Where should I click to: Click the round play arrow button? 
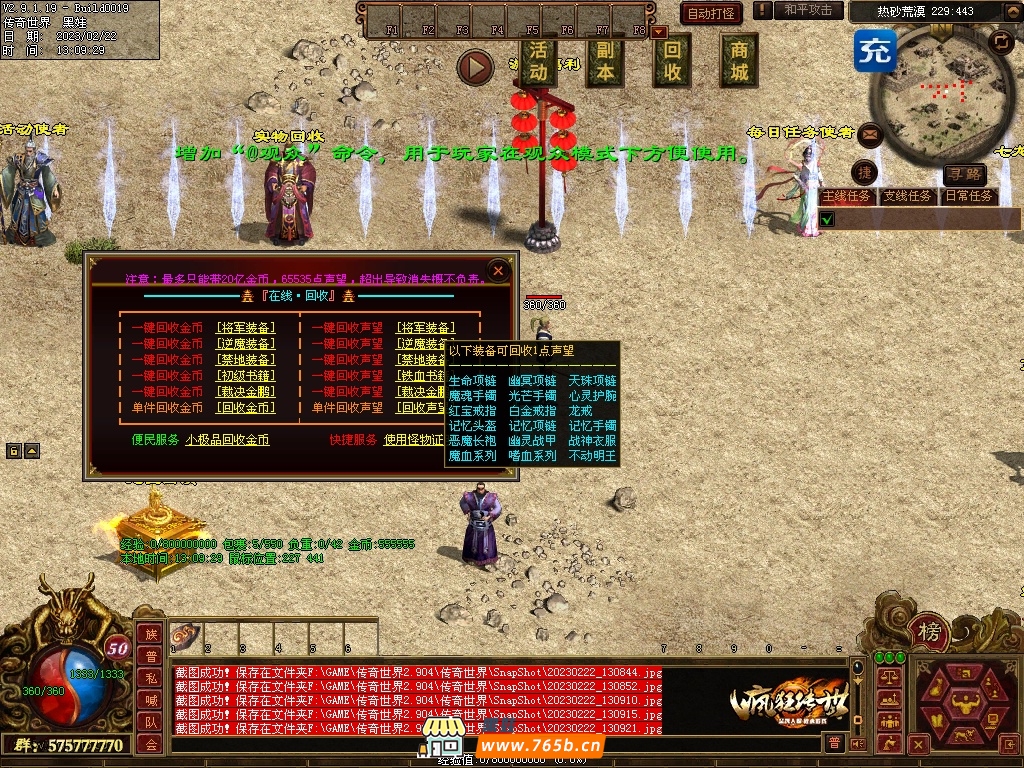point(475,67)
